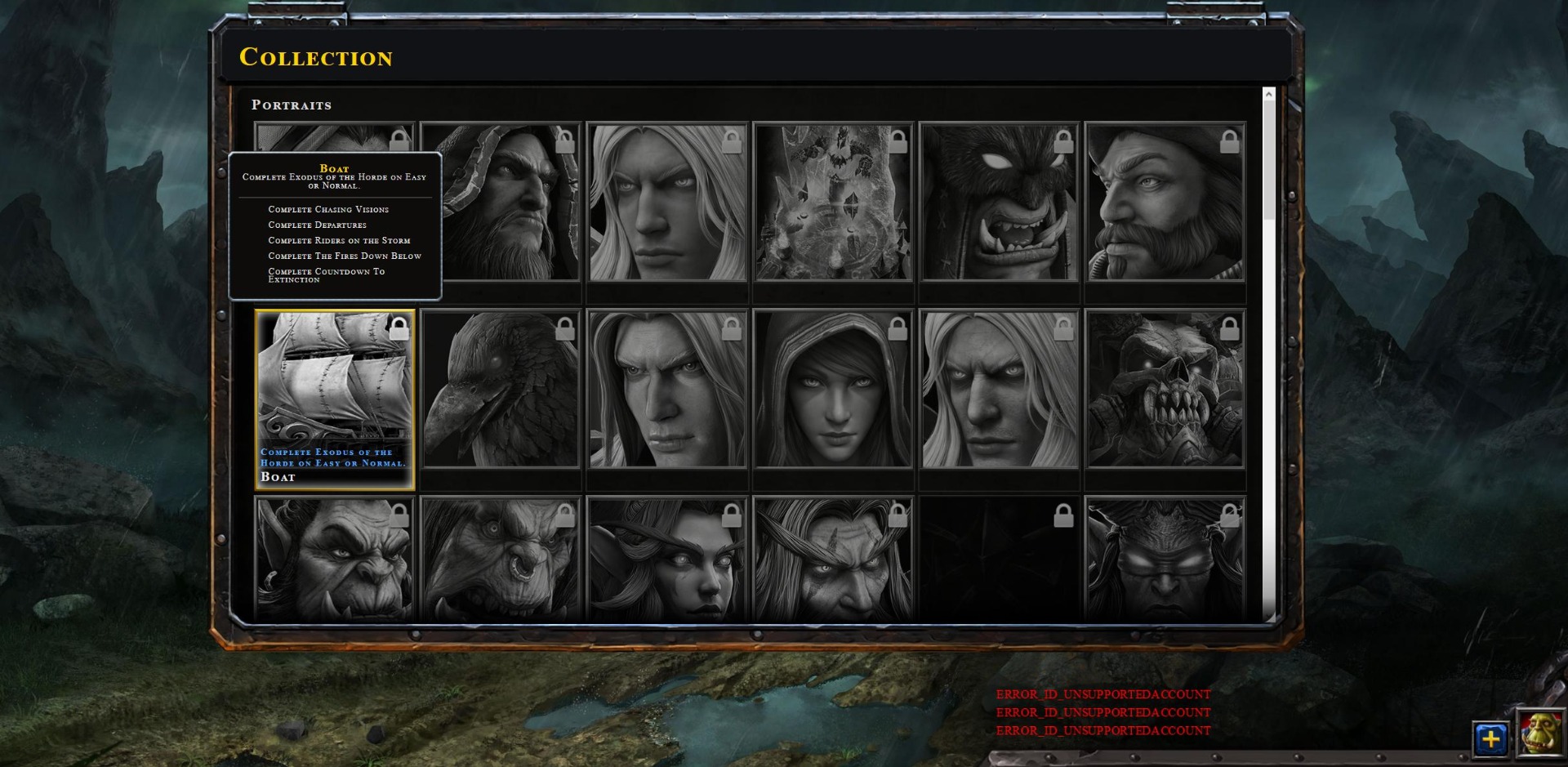The width and height of the screenshot is (1568, 767).
Task: Choose the frozen map scene portrait
Action: 833,203
